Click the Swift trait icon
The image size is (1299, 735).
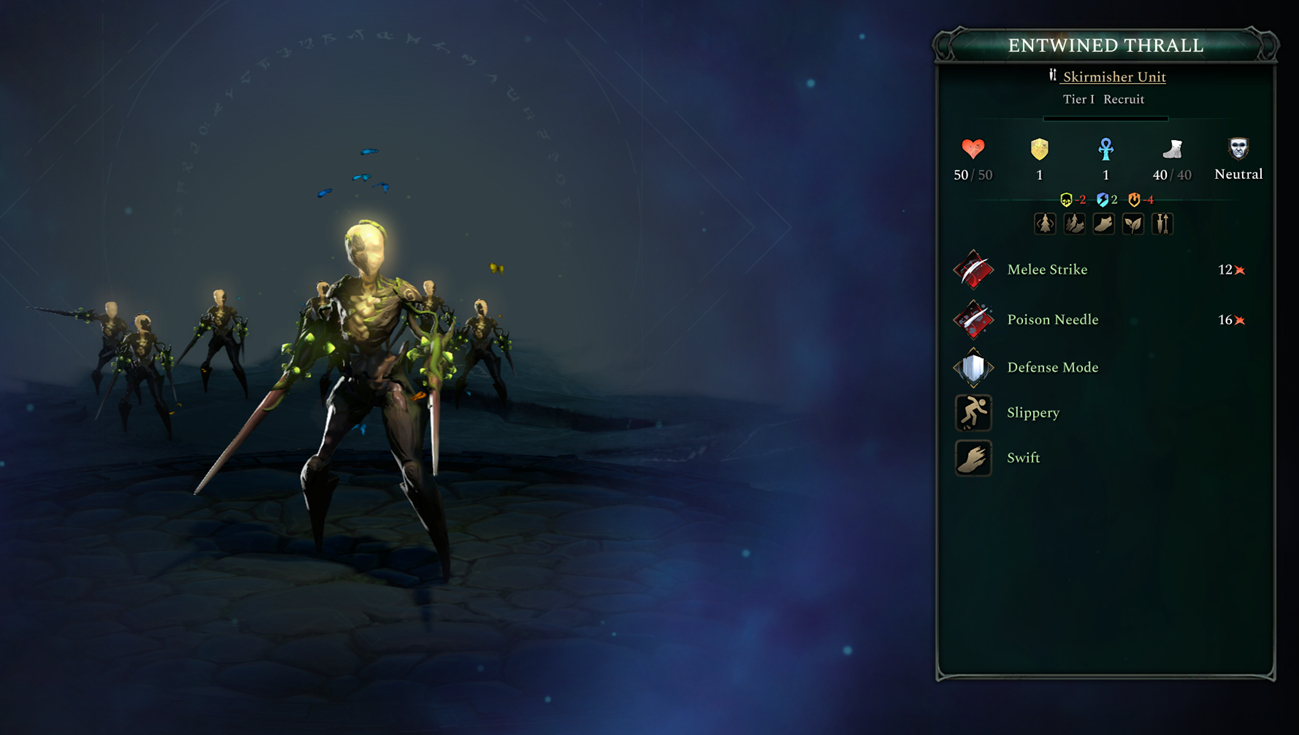tap(972, 457)
